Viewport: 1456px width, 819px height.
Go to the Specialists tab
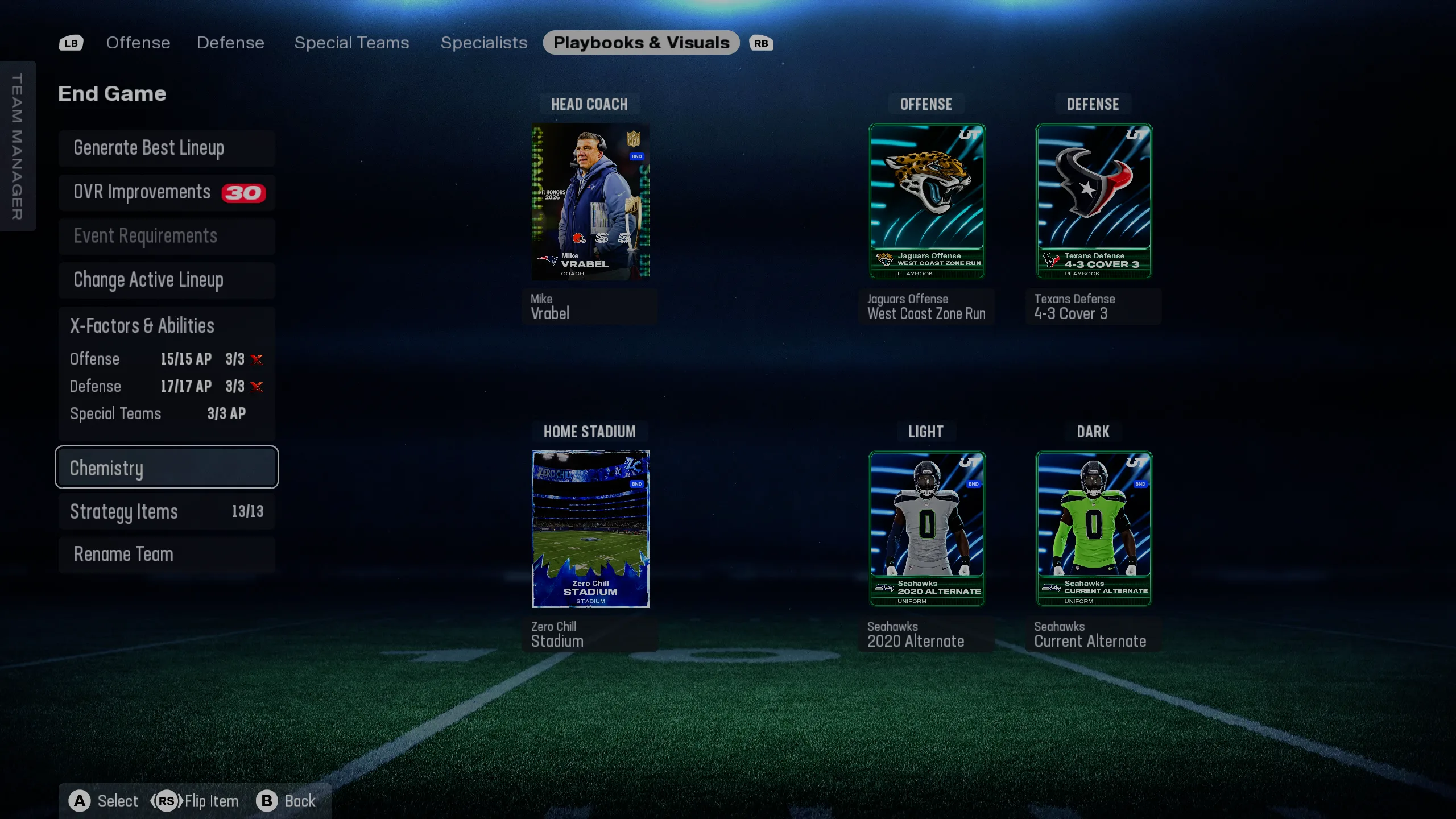(484, 43)
